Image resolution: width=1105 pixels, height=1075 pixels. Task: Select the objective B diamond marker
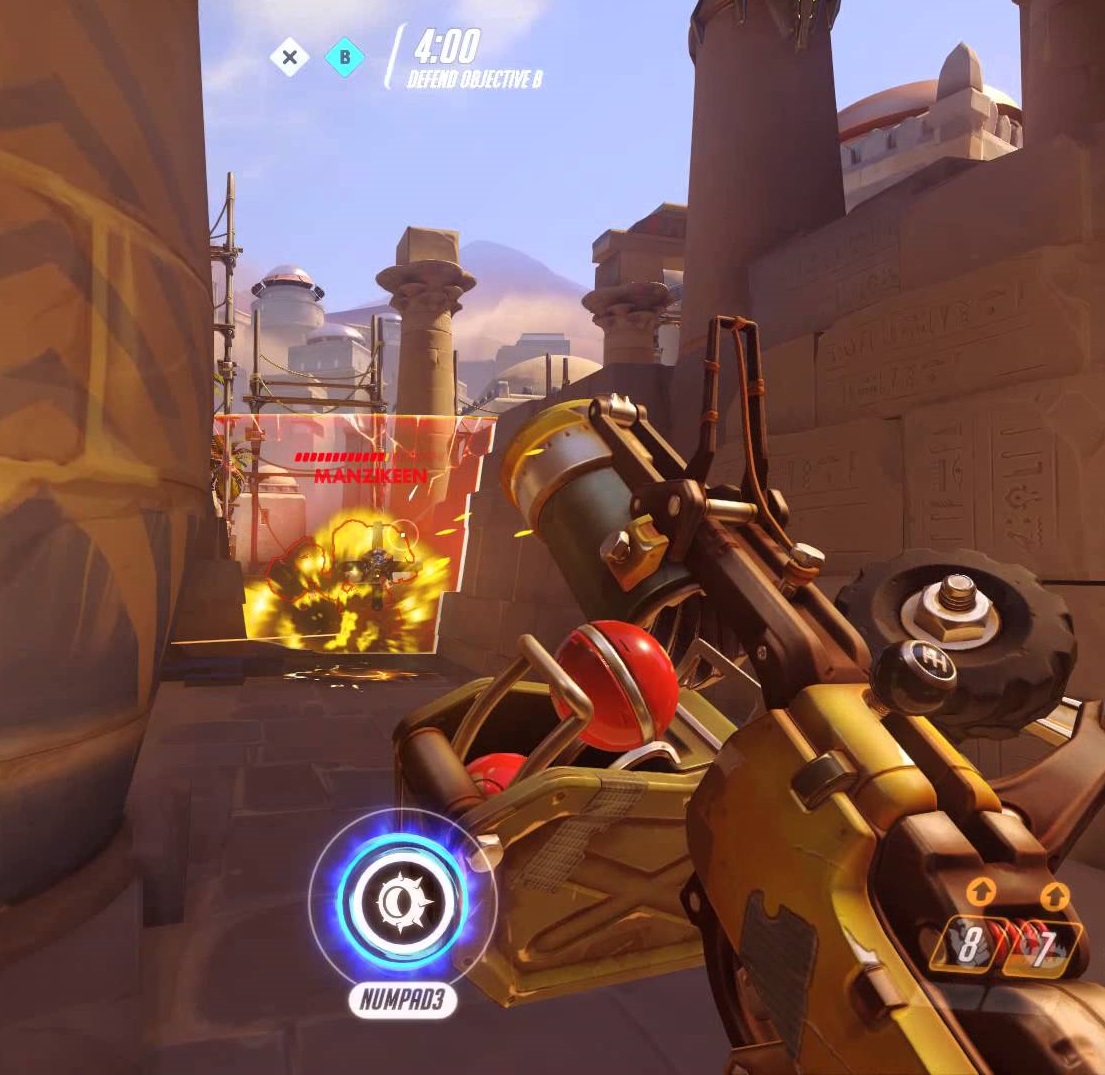pyautogui.click(x=345, y=57)
